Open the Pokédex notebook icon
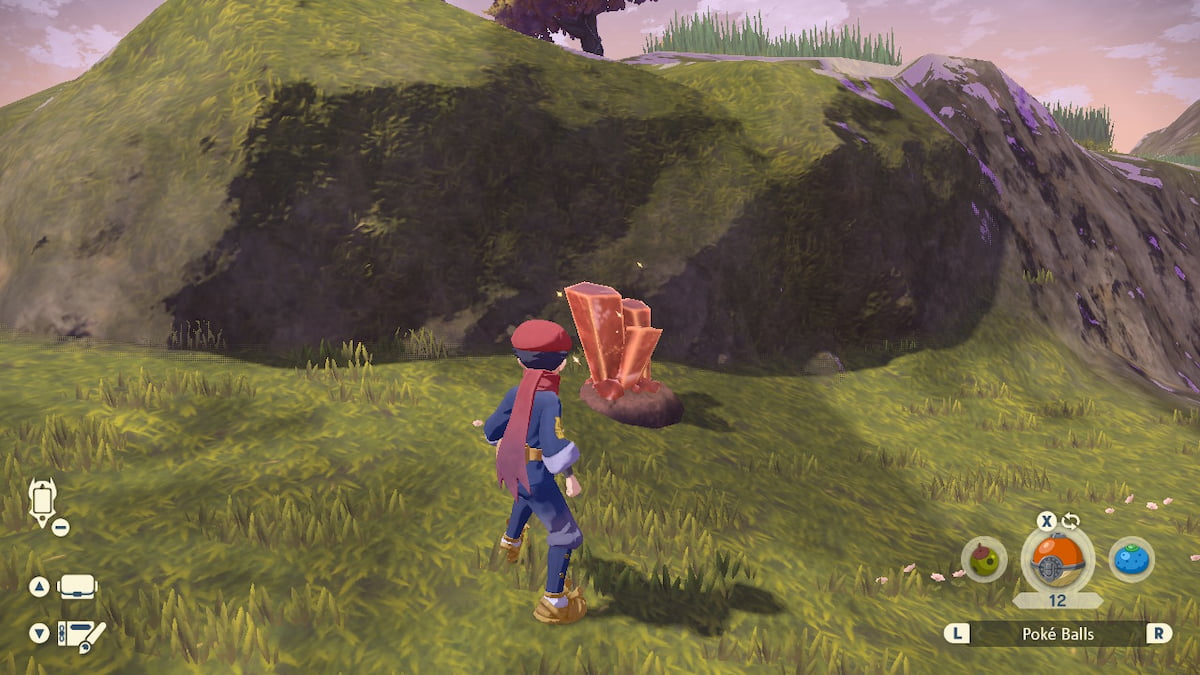Screen dimensions: 1200x675 pos(80,634)
